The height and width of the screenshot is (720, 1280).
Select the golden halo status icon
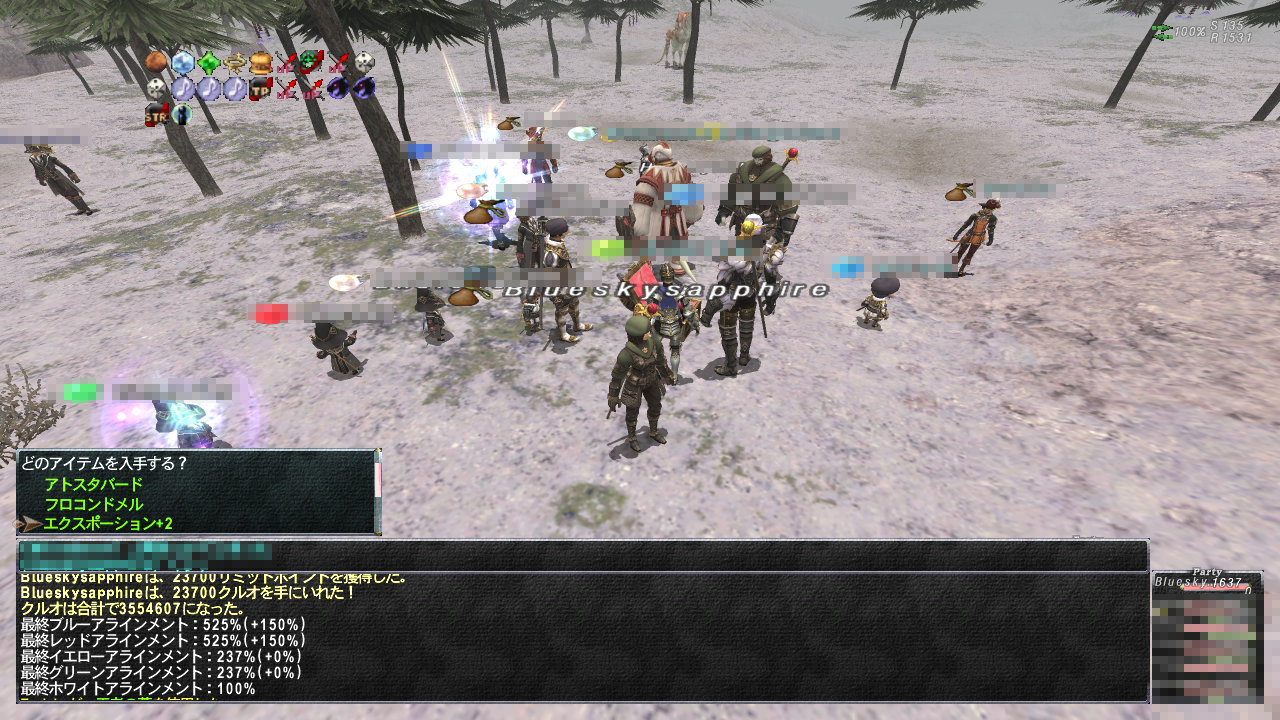pos(234,63)
